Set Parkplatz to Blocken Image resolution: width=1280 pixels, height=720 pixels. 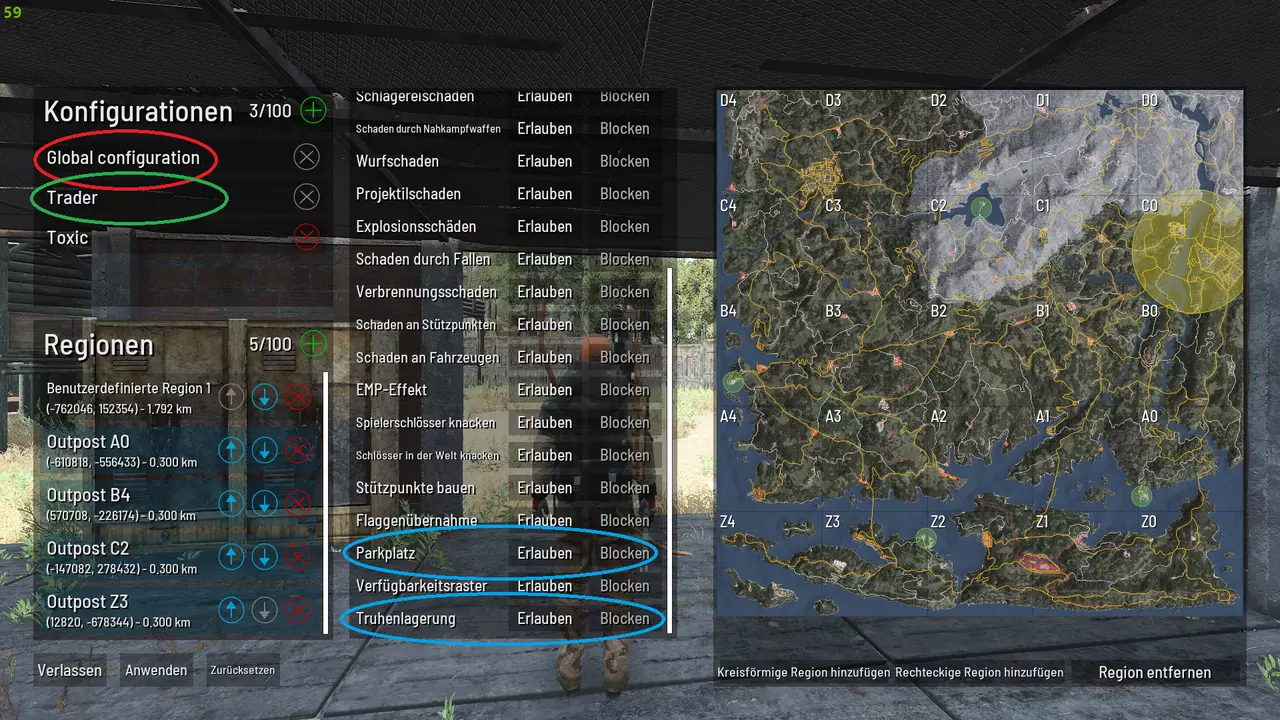[624, 553]
